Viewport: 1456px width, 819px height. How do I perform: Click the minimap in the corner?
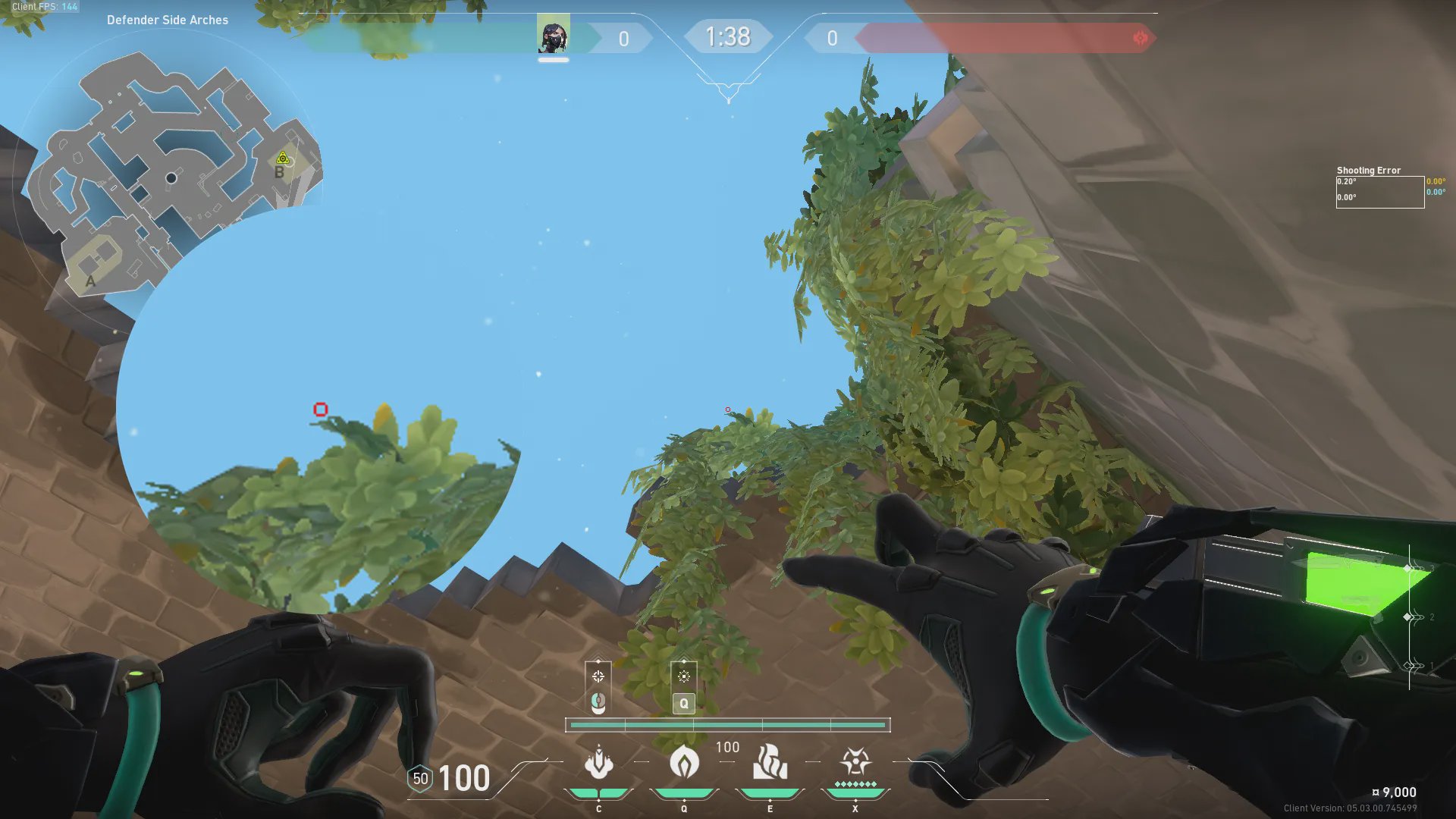tap(171, 174)
